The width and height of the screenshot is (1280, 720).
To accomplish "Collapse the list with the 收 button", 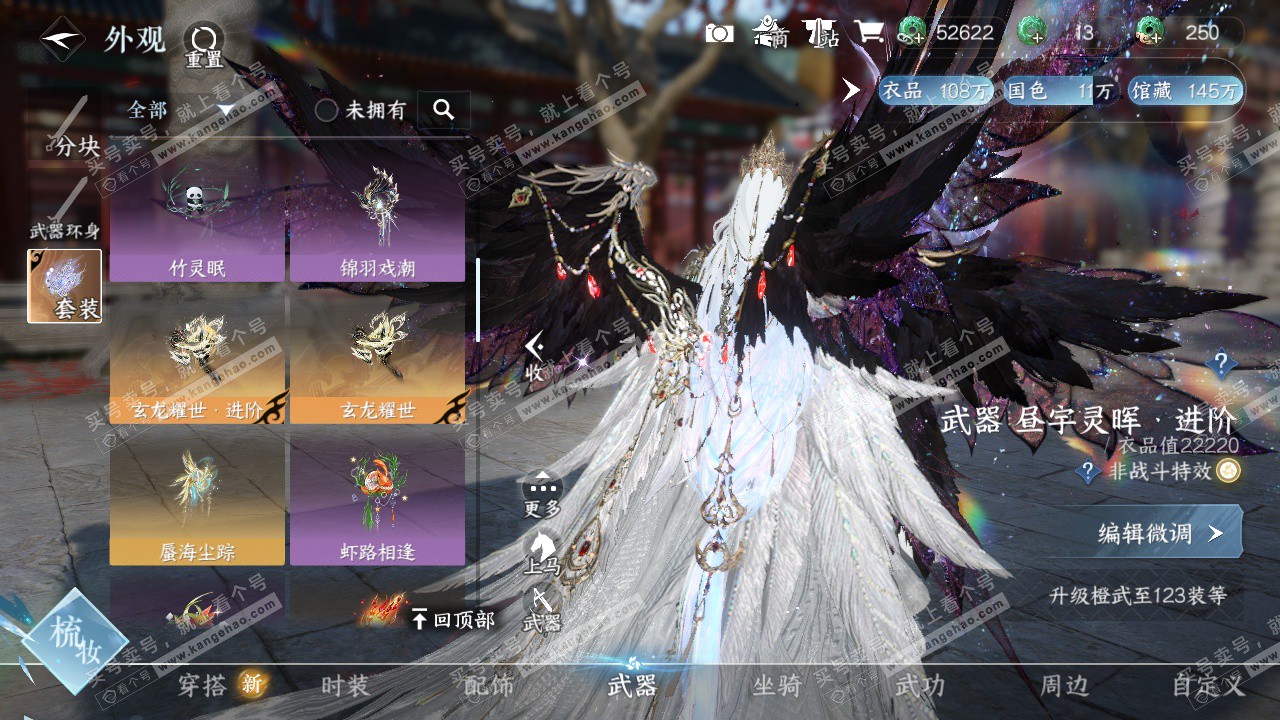I will tap(535, 356).
